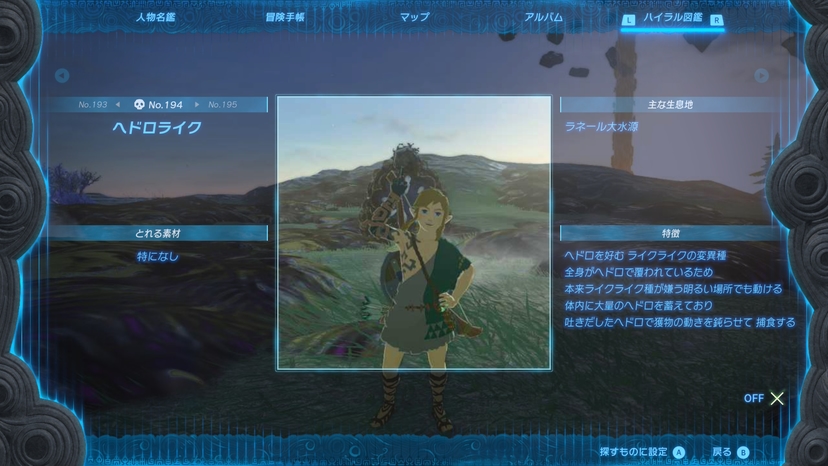Open the アルバム tab
828x466 pixels.
(x=543, y=18)
